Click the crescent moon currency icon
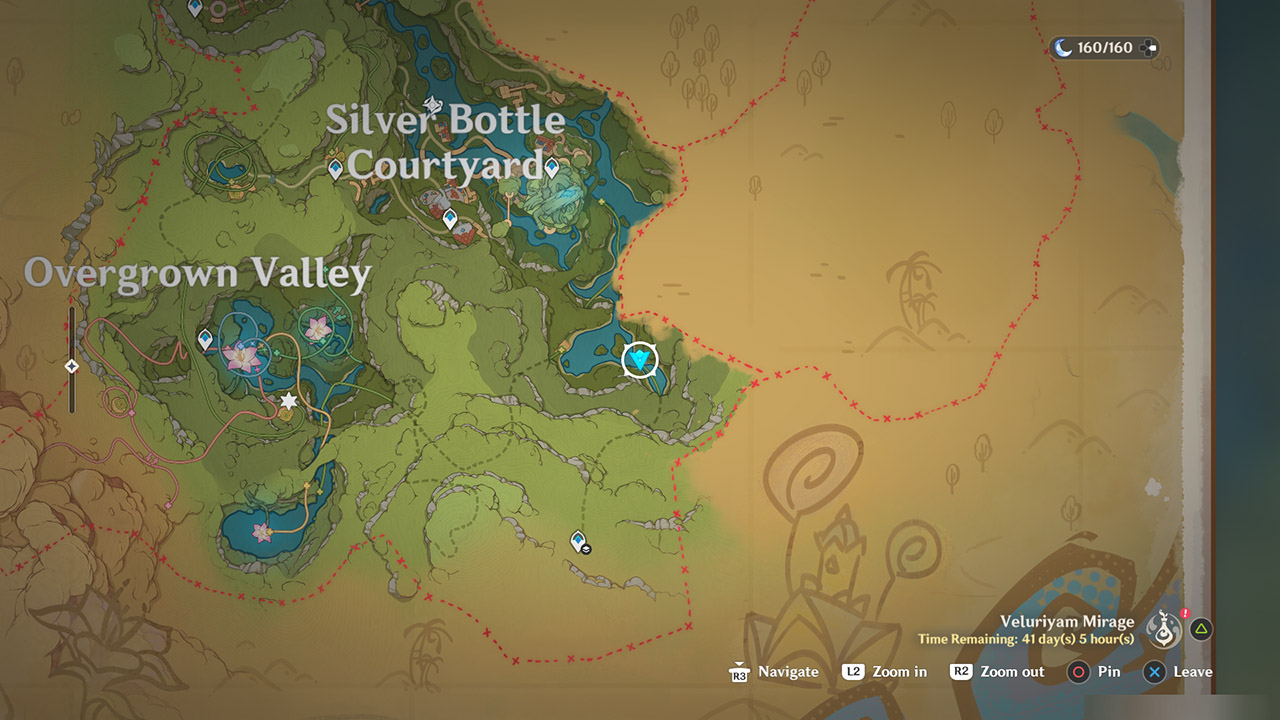 (x=1062, y=45)
